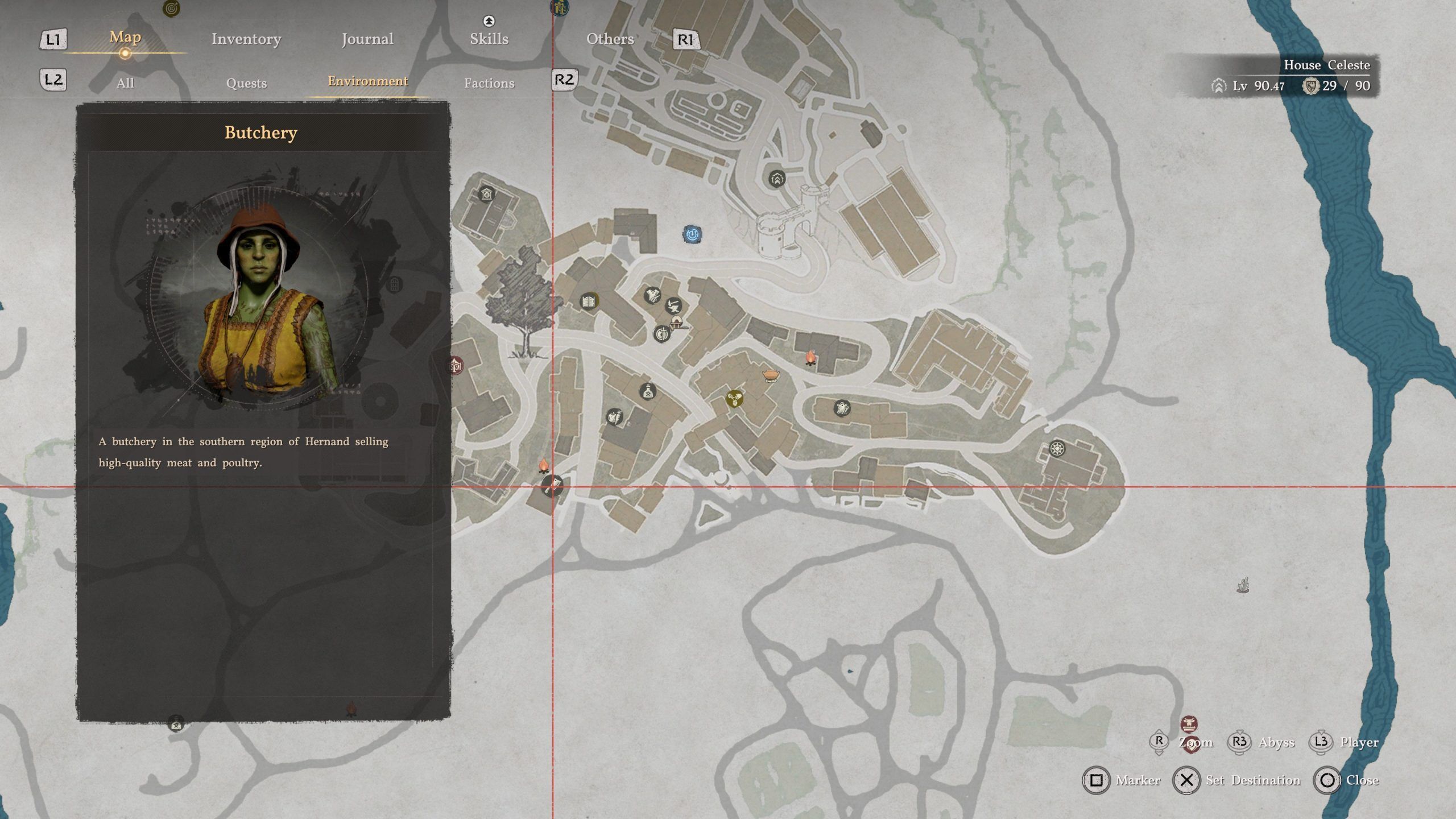The width and height of the screenshot is (1456, 819).
Task: Select the tailor clothing shop marker
Action: 652,295
